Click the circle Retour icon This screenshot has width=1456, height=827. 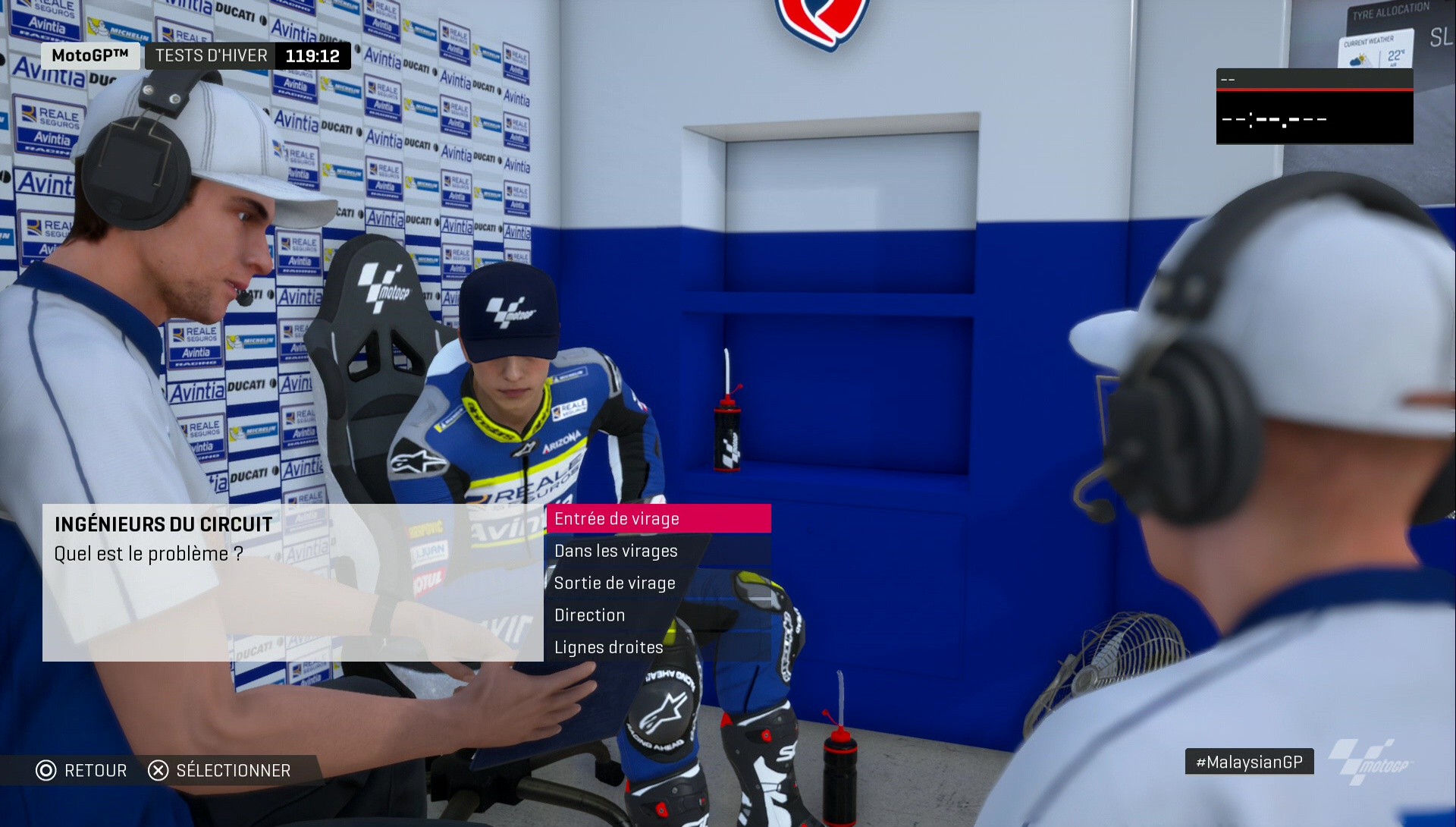point(45,770)
